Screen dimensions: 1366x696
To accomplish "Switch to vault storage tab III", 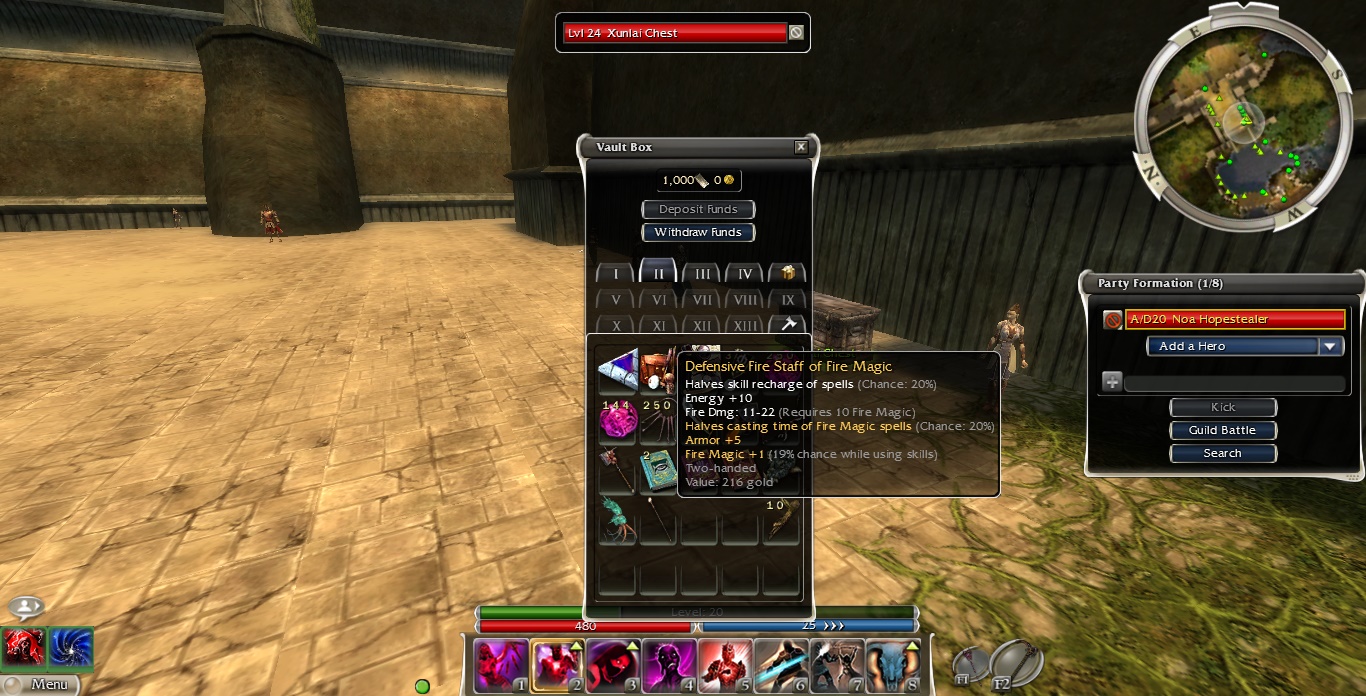I will click(x=702, y=274).
